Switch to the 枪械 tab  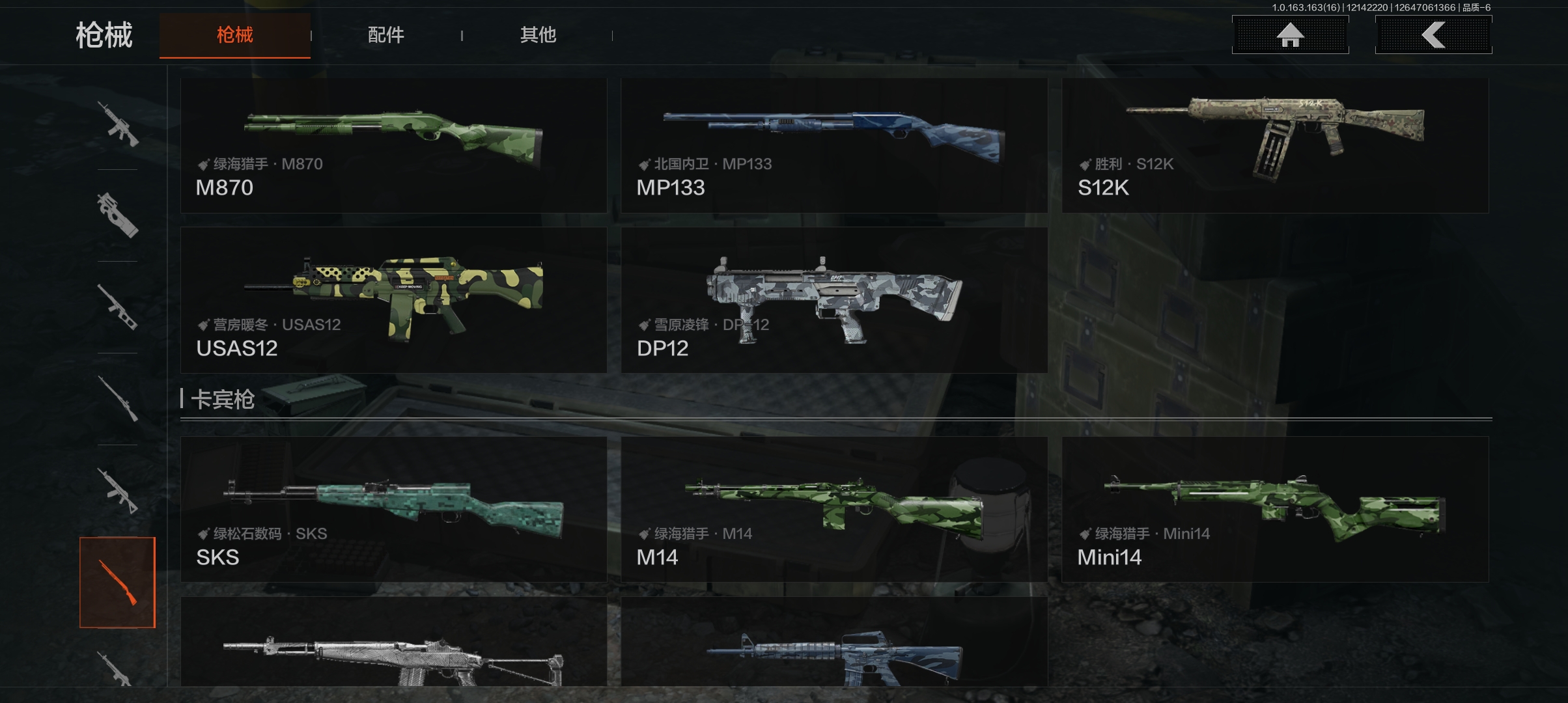pyautogui.click(x=234, y=35)
